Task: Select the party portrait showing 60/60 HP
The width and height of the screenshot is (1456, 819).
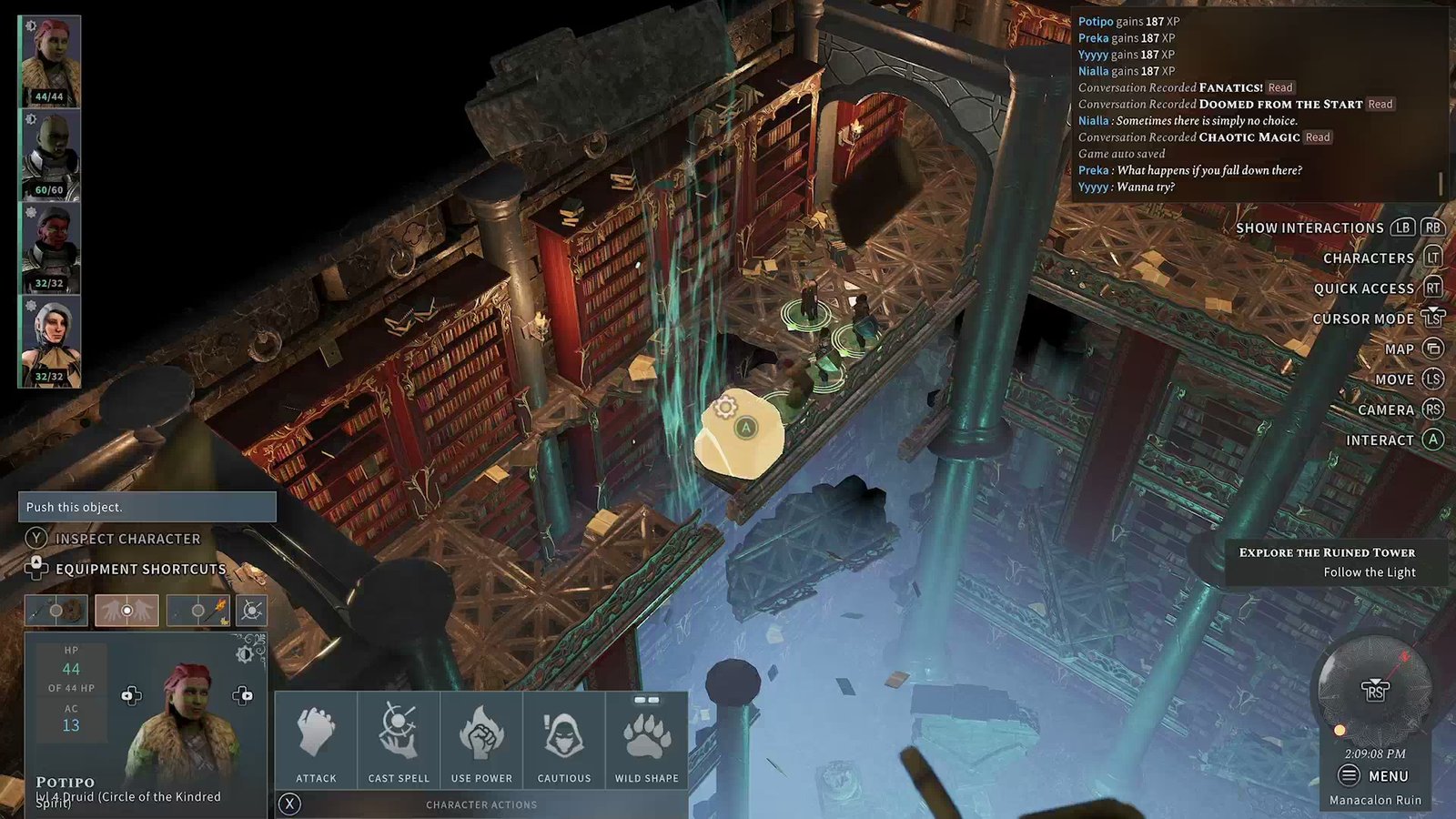Action: point(50,155)
